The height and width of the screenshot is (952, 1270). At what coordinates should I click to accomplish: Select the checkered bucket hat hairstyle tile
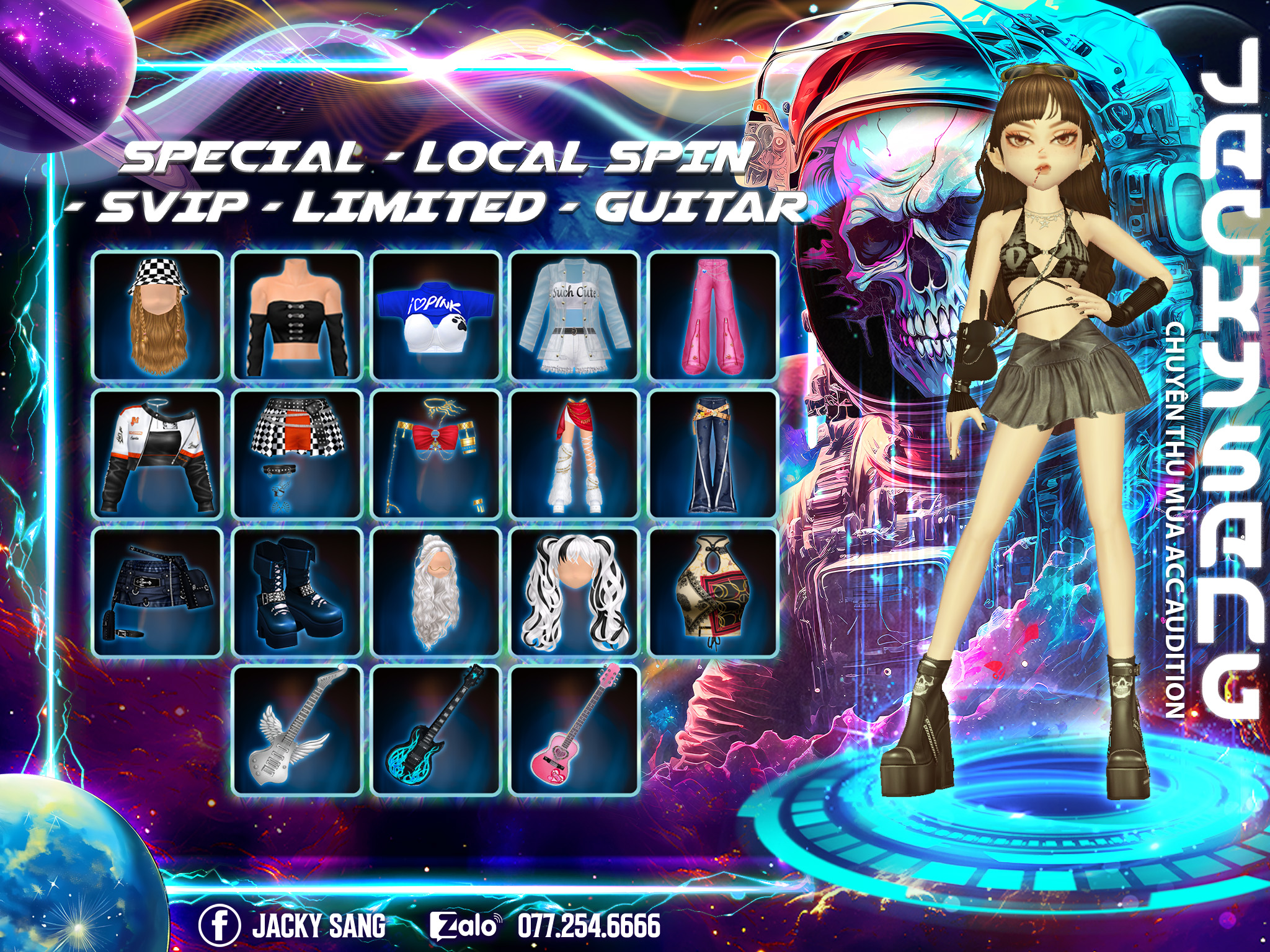[158, 316]
